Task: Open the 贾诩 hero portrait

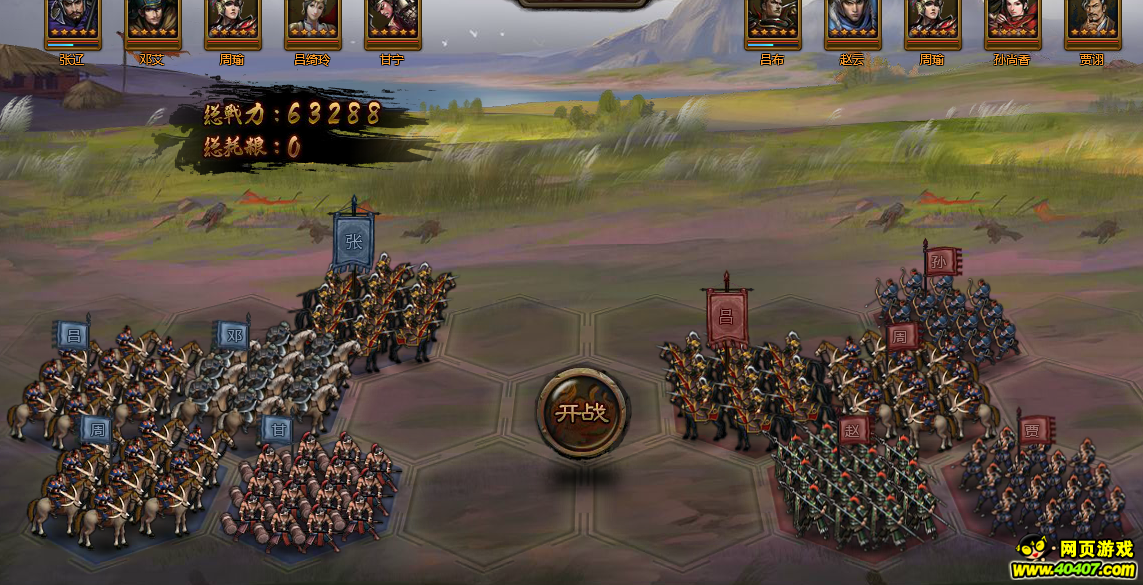Action: (1092, 20)
